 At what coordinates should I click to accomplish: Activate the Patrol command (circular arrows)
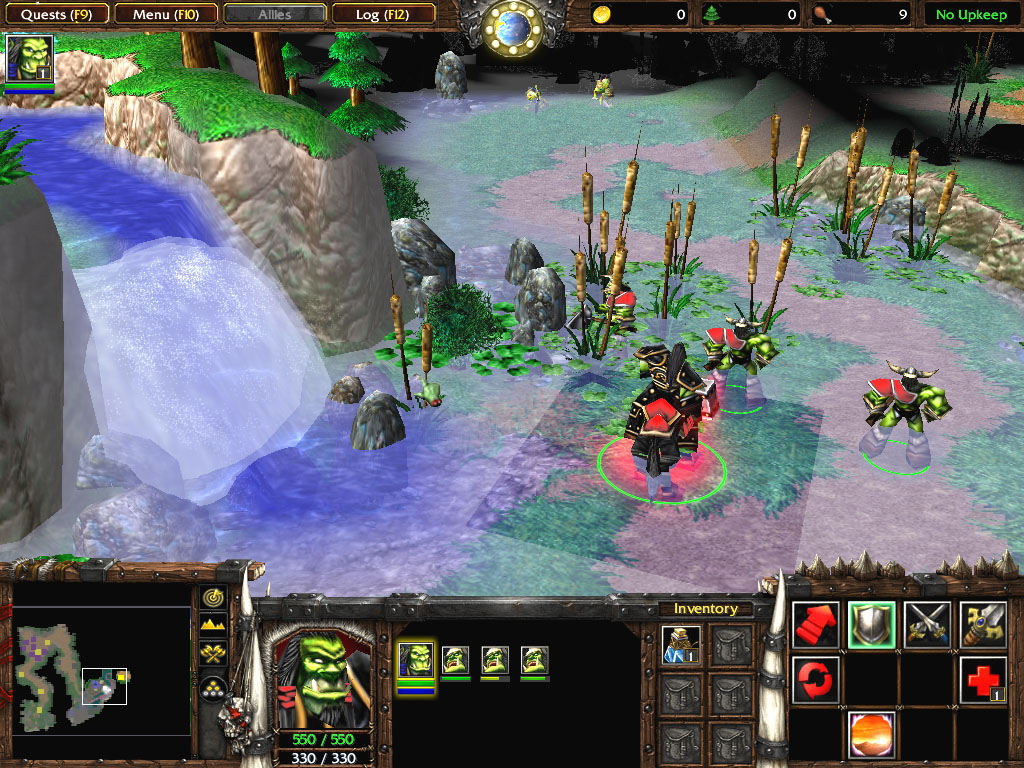tap(816, 680)
